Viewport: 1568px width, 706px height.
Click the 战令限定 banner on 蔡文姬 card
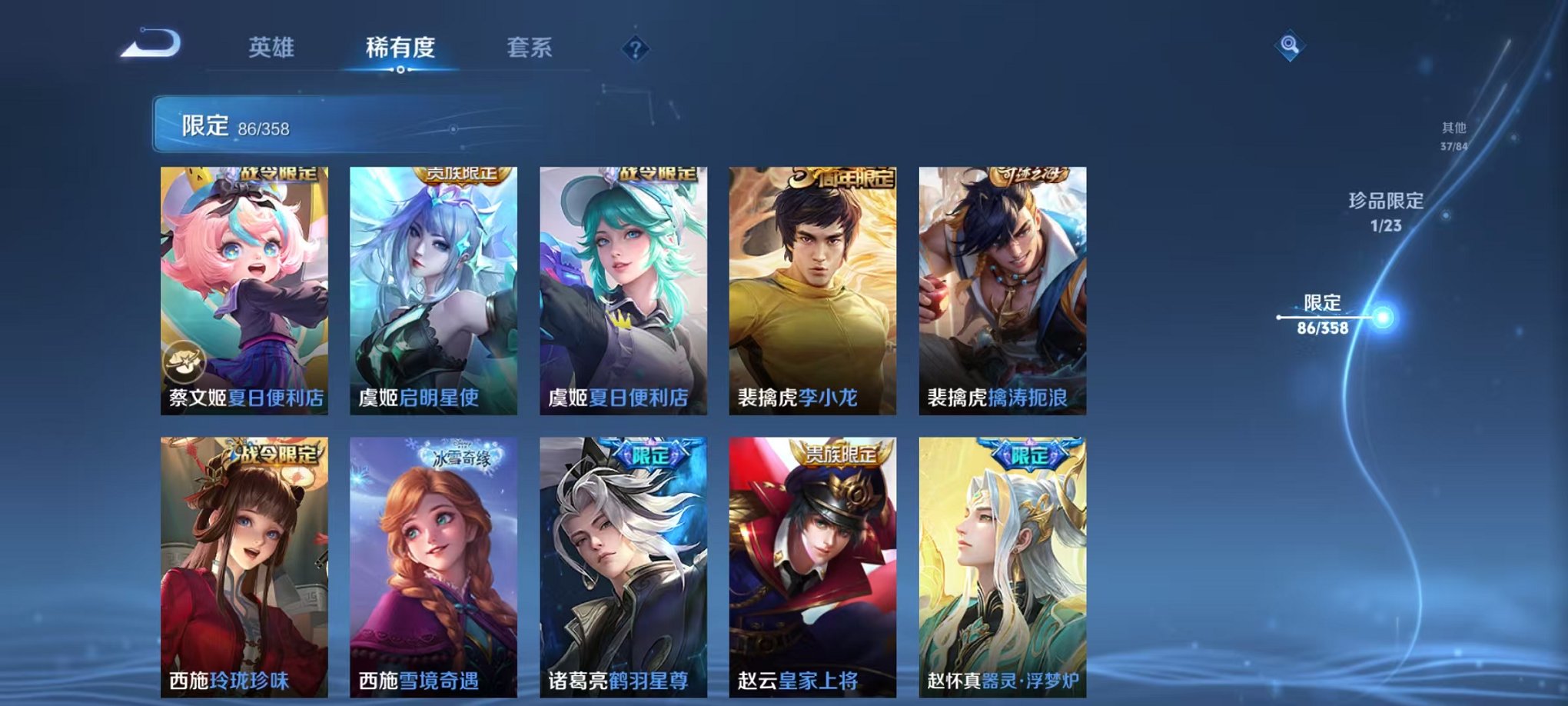pos(281,175)
